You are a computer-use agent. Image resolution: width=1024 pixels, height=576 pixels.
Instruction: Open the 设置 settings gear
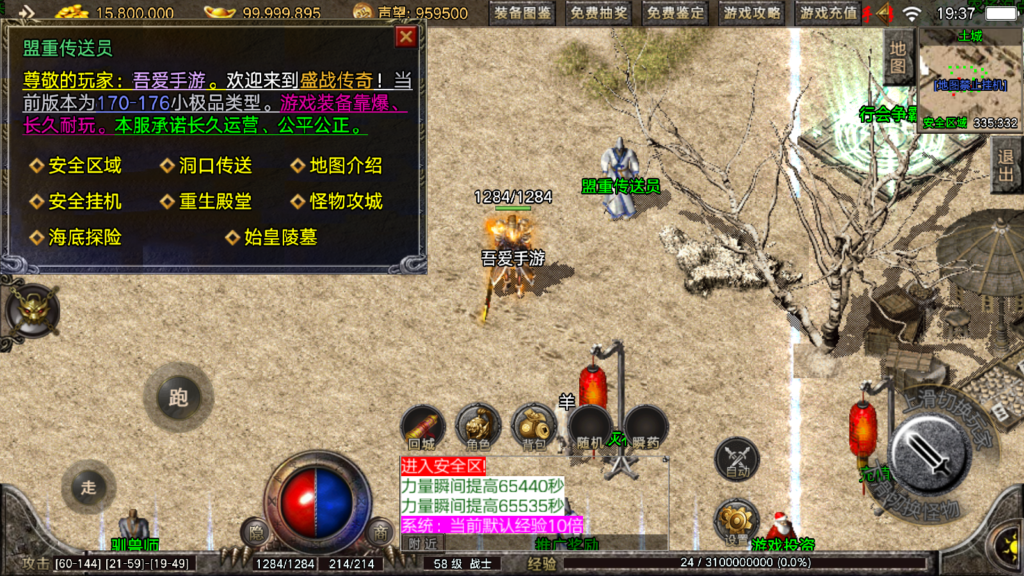[737, 522]
